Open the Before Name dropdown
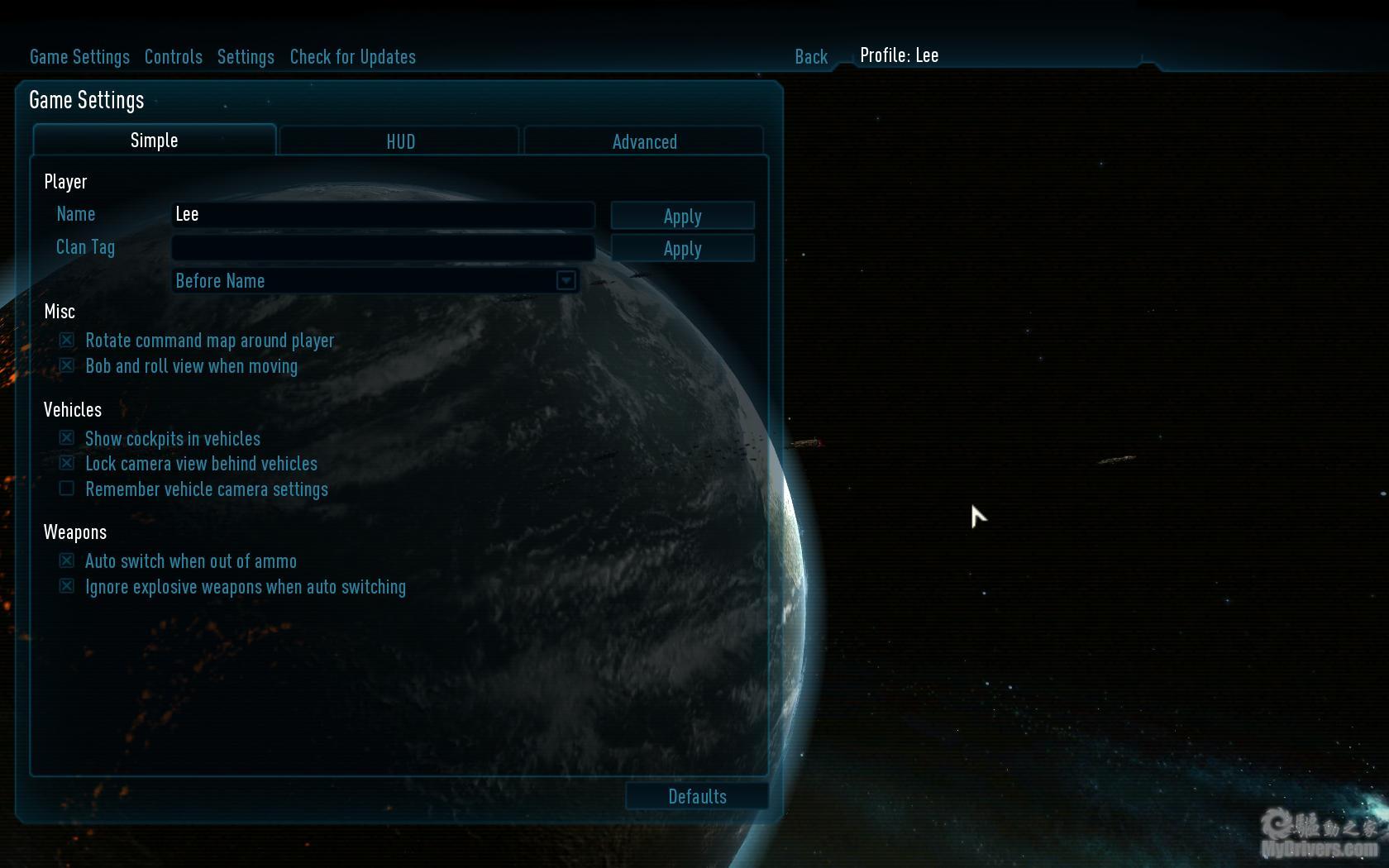 [566, 281]
